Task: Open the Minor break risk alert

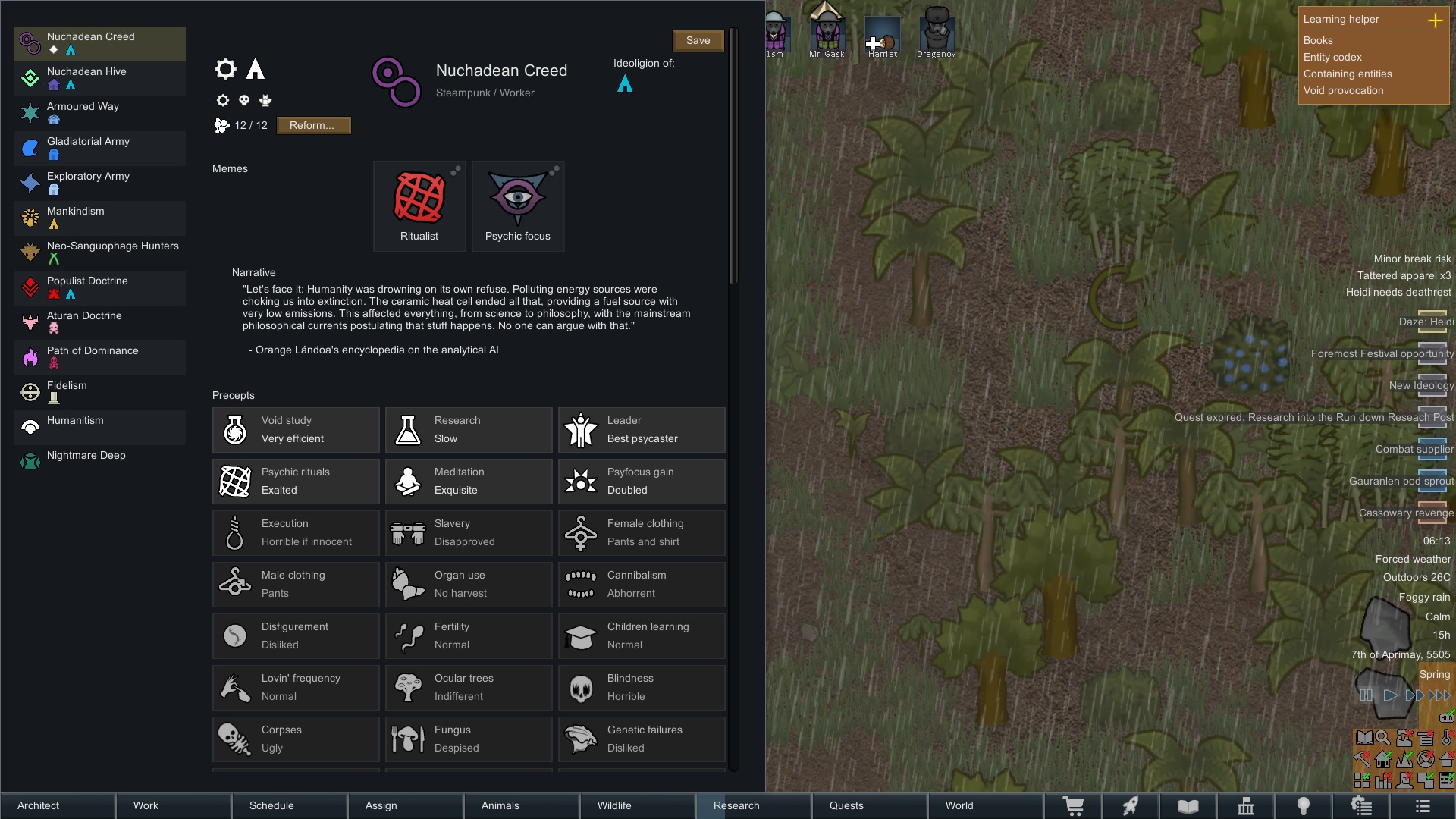Action: pyautogui.click(x=1412, y=259)
